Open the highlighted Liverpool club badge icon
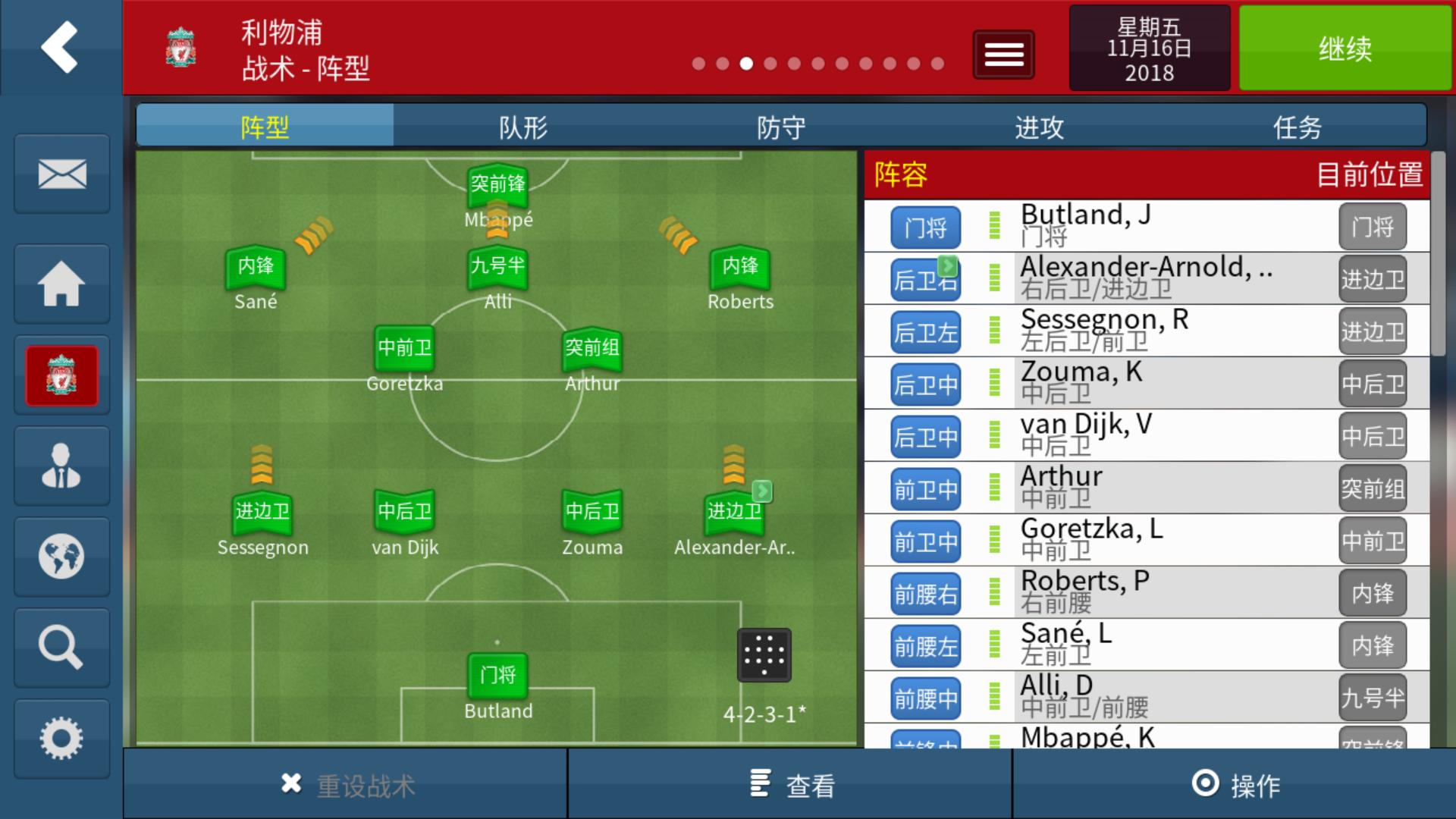Image resolution: width=1456 pixels, height=819 pixels. pos(61,375)
